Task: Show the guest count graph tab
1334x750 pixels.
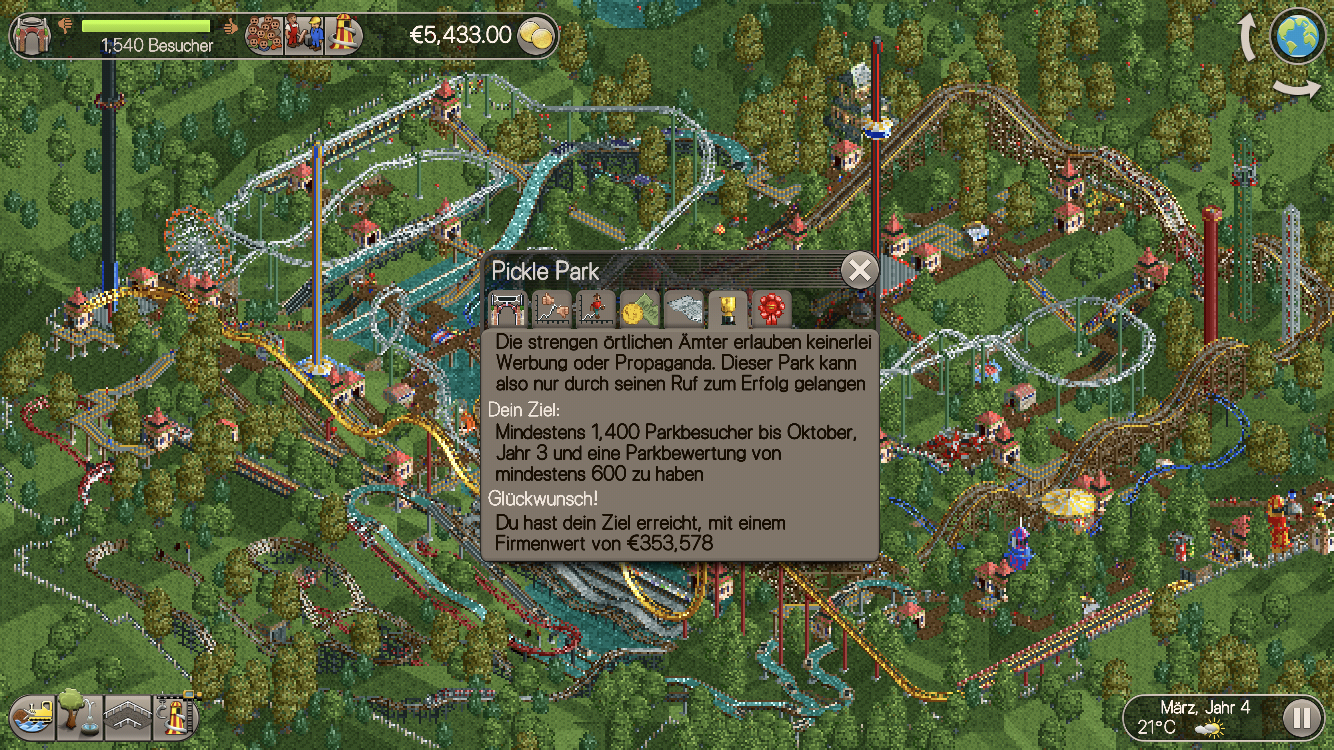Action: pyautogui.click(x=595, y=309)
